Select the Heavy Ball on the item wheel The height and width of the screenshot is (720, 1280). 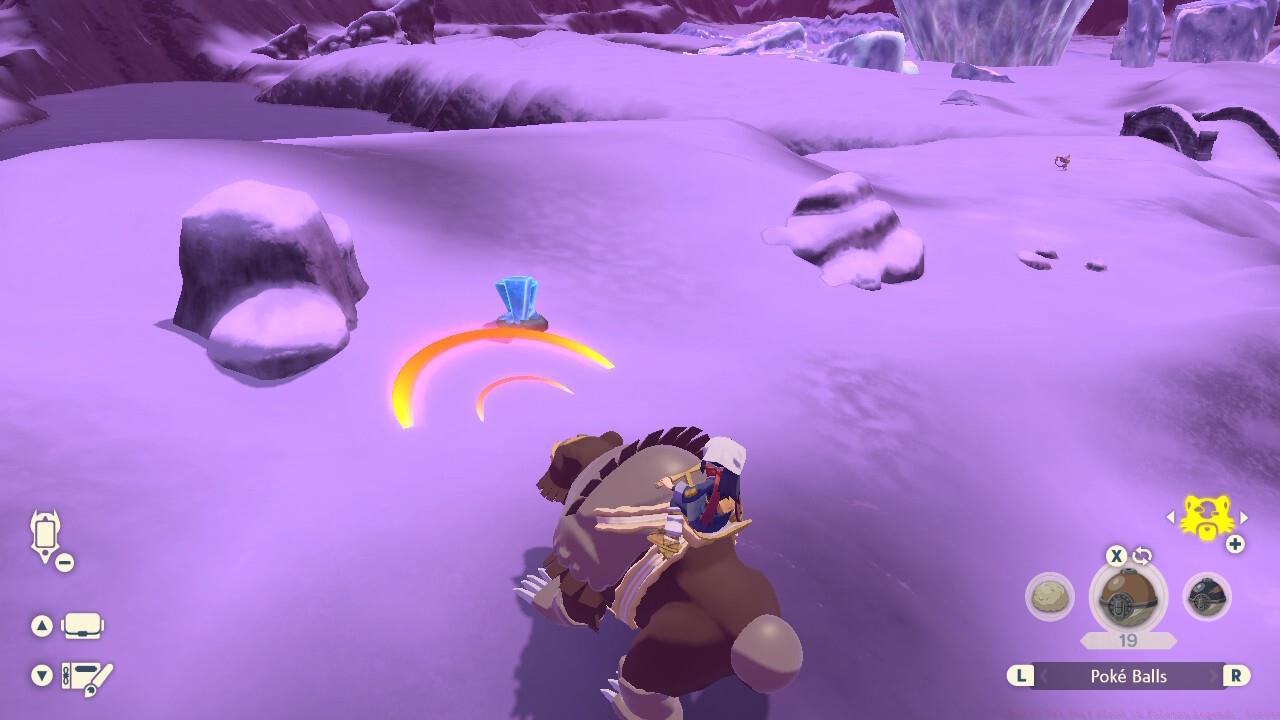1206,598
